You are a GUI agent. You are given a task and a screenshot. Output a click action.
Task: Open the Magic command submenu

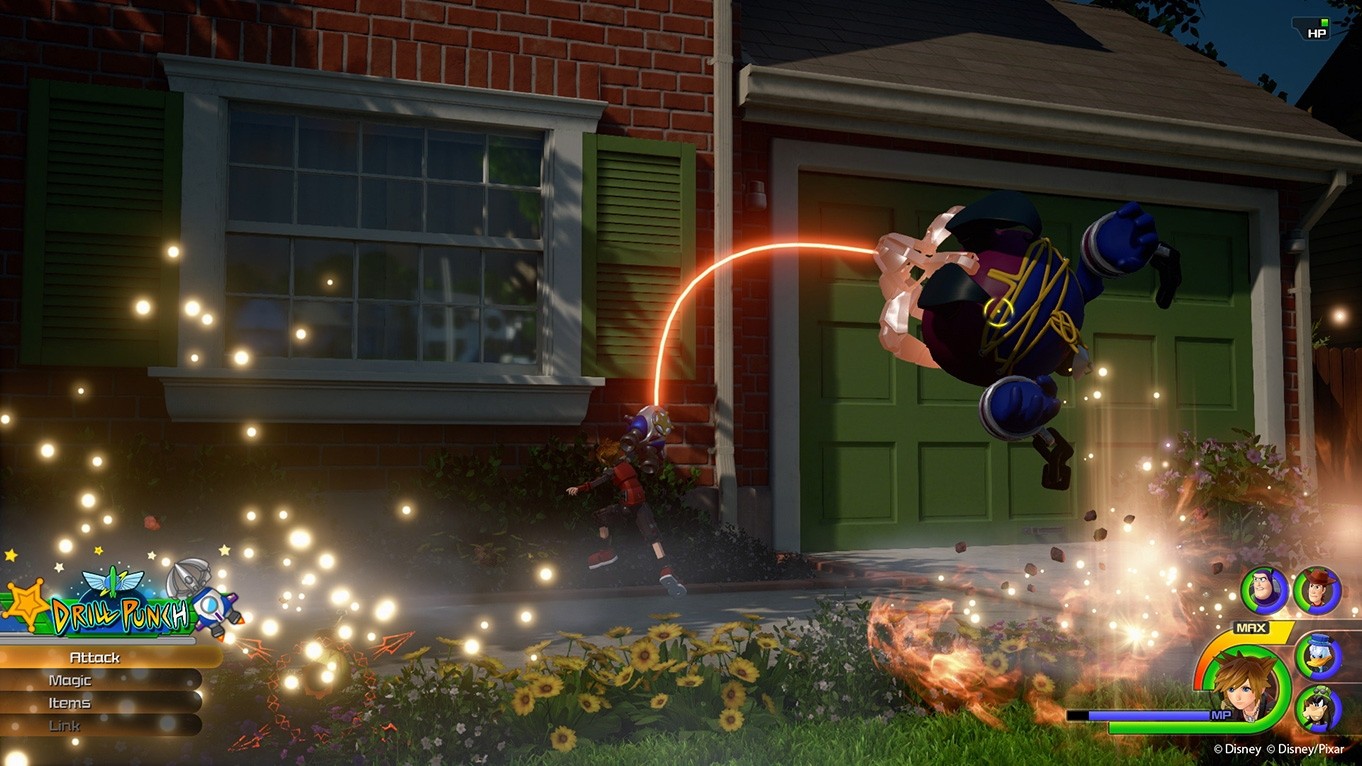click(70, 679)
